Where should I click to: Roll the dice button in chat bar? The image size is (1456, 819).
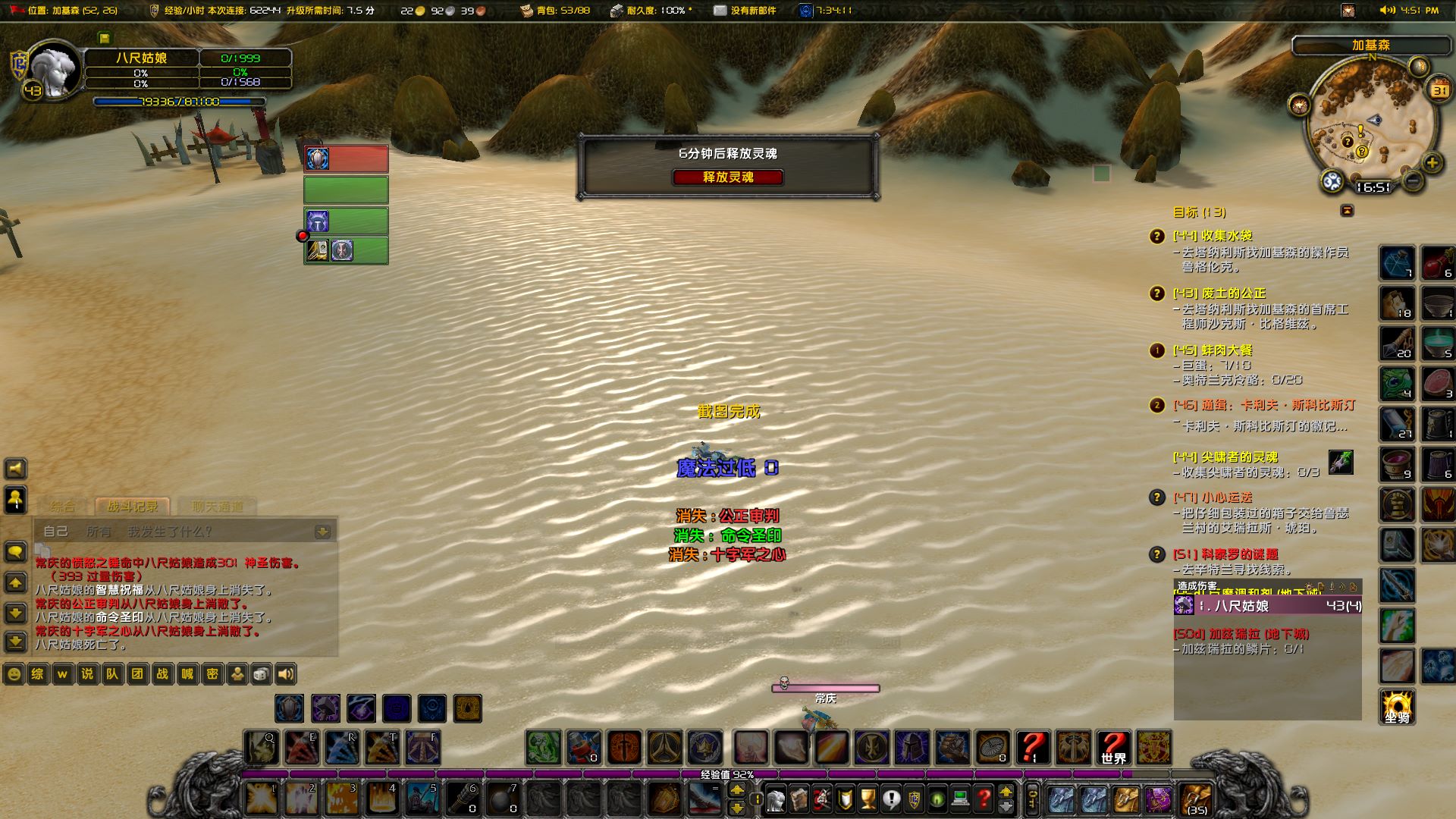click(x=260, y=674)
